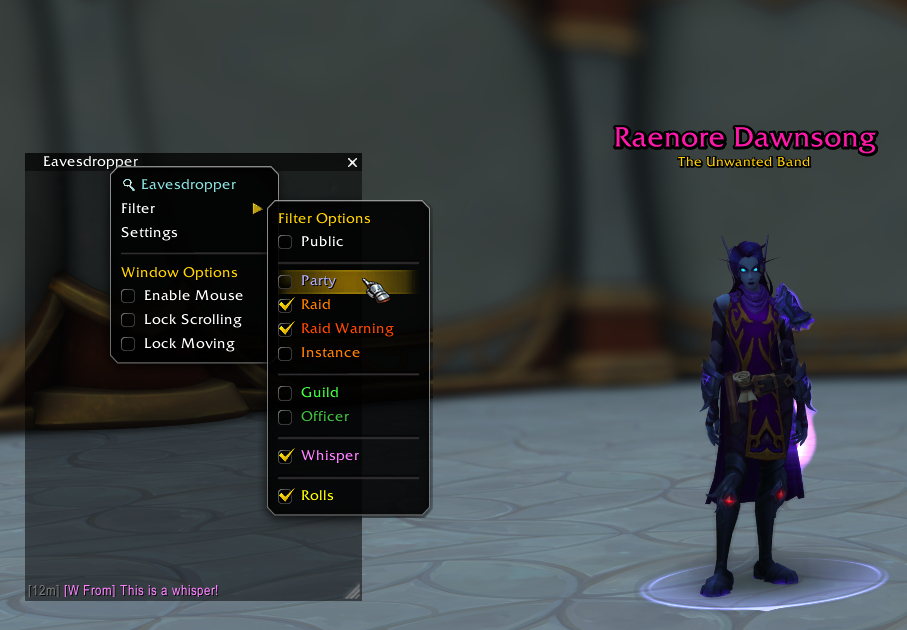Open the Eavesdropper Settings entry
Viewport: 907px width, 630px height.
[x=149, y=232]
